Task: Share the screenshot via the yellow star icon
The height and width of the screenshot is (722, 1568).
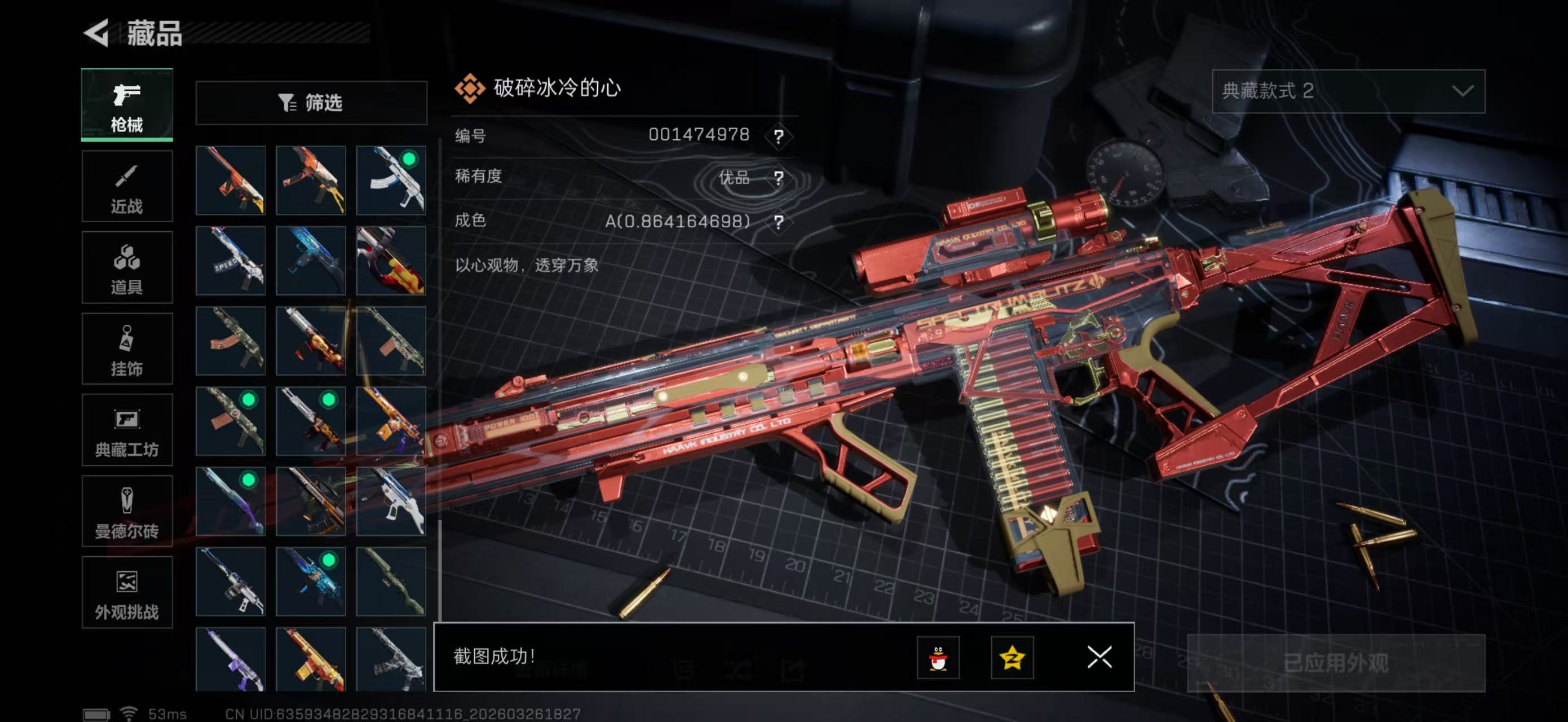Action: (x=1012, y=657)
